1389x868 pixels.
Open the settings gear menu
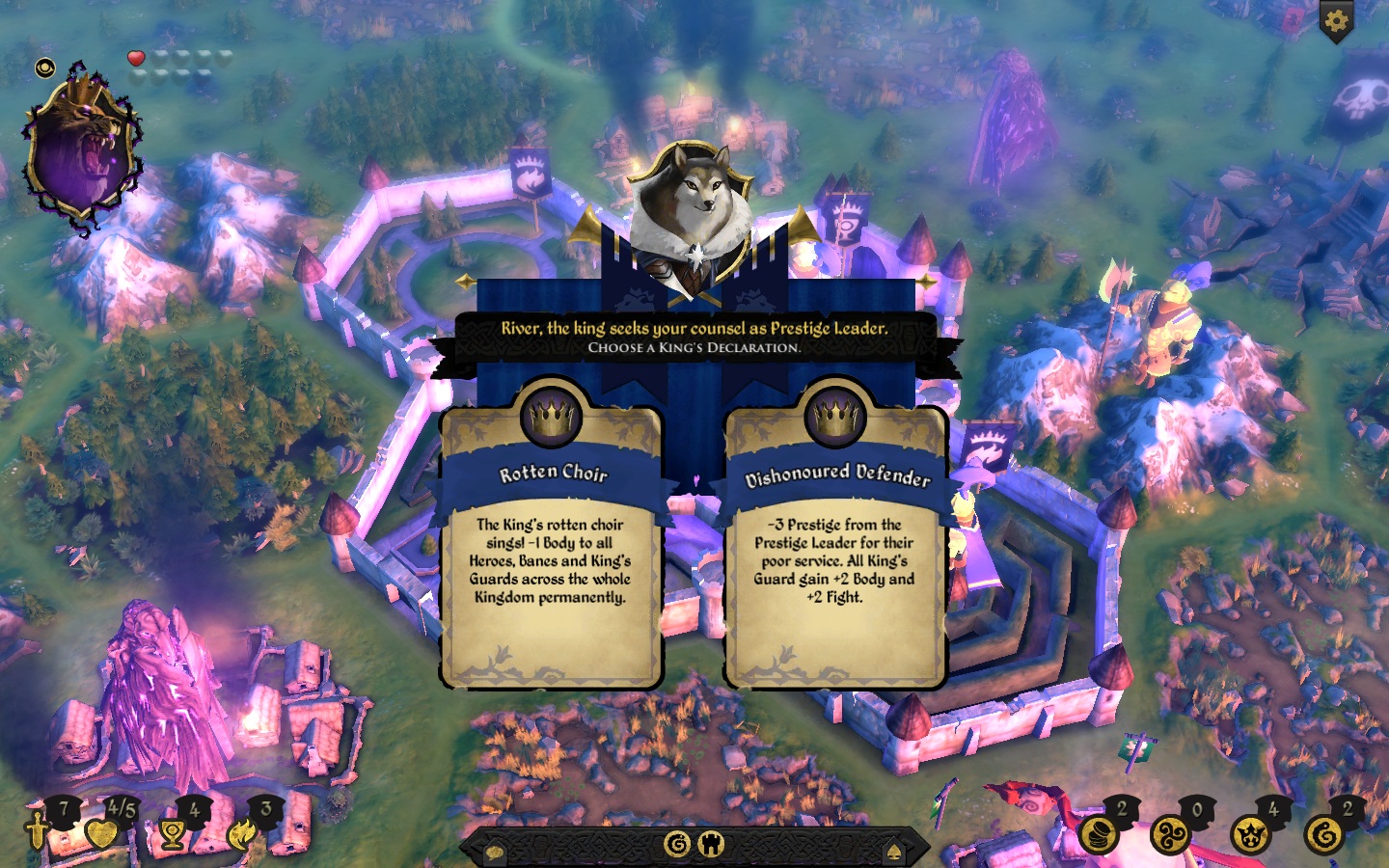1336,21
